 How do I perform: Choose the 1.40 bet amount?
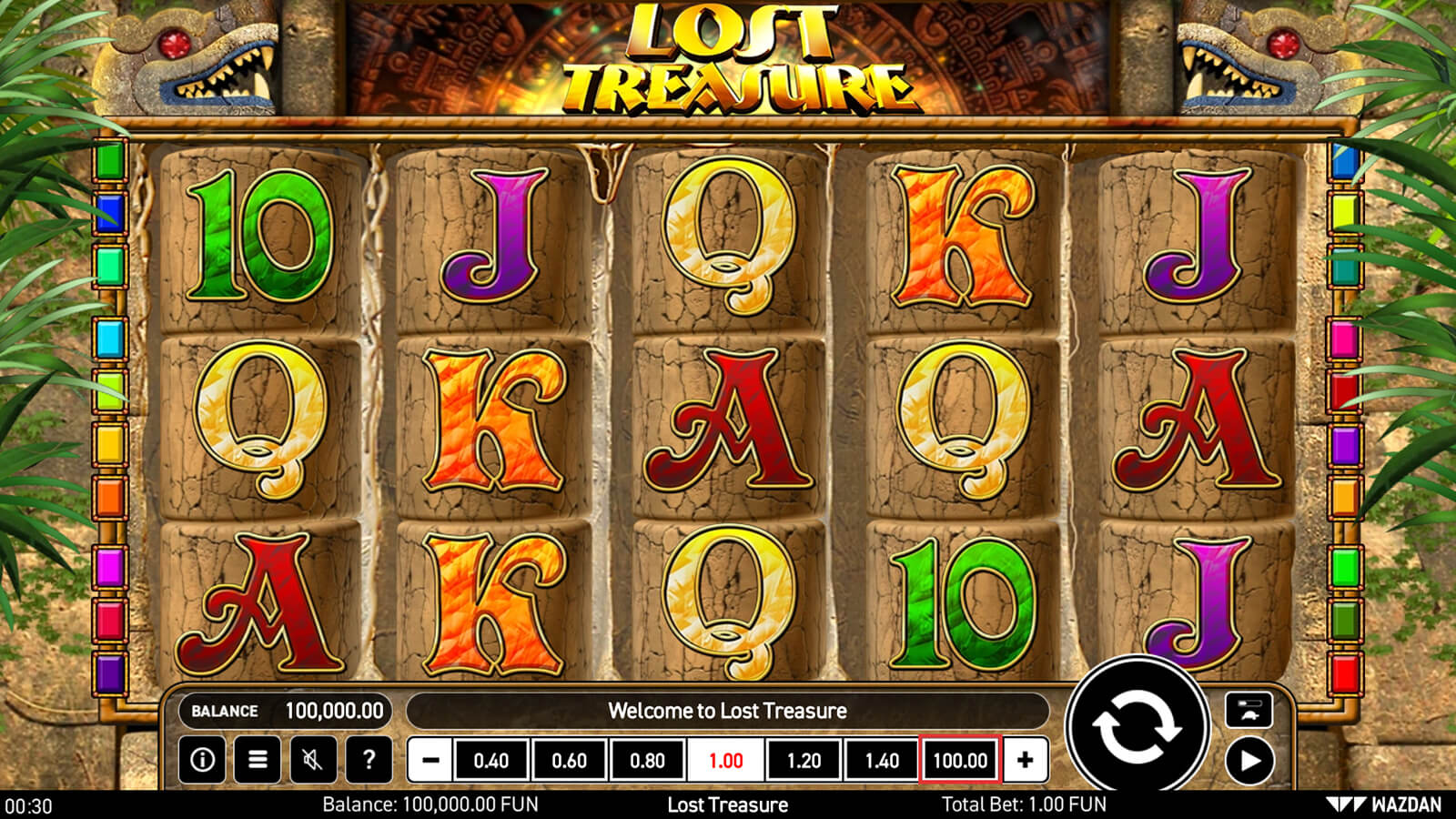[882, 760]
